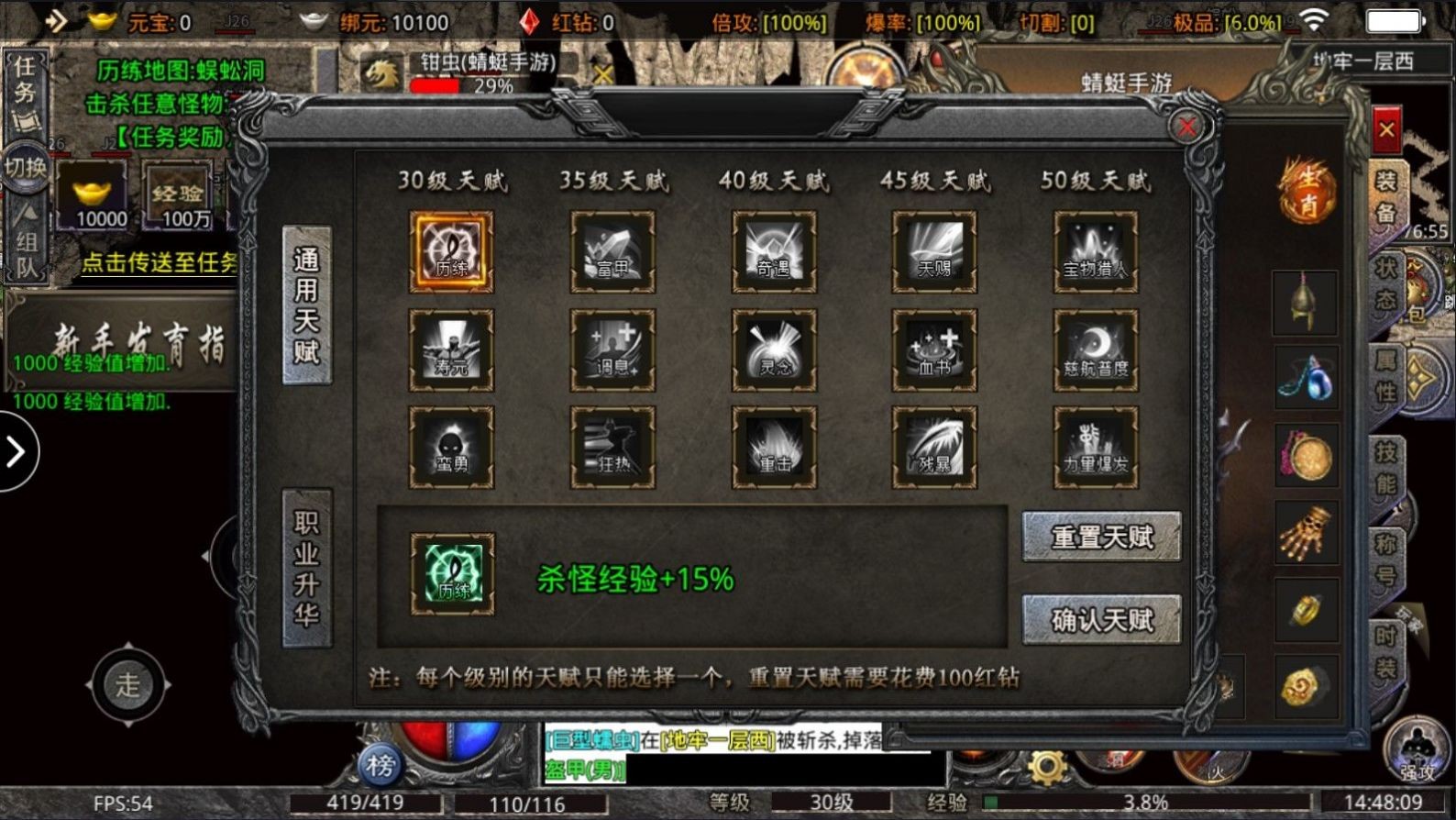The width and height of the screenshot is (1456, 820).
Task: Select the 奇遇 talent in 40级天赋 column
Action: pyautogui.click(x=773, y=253)
